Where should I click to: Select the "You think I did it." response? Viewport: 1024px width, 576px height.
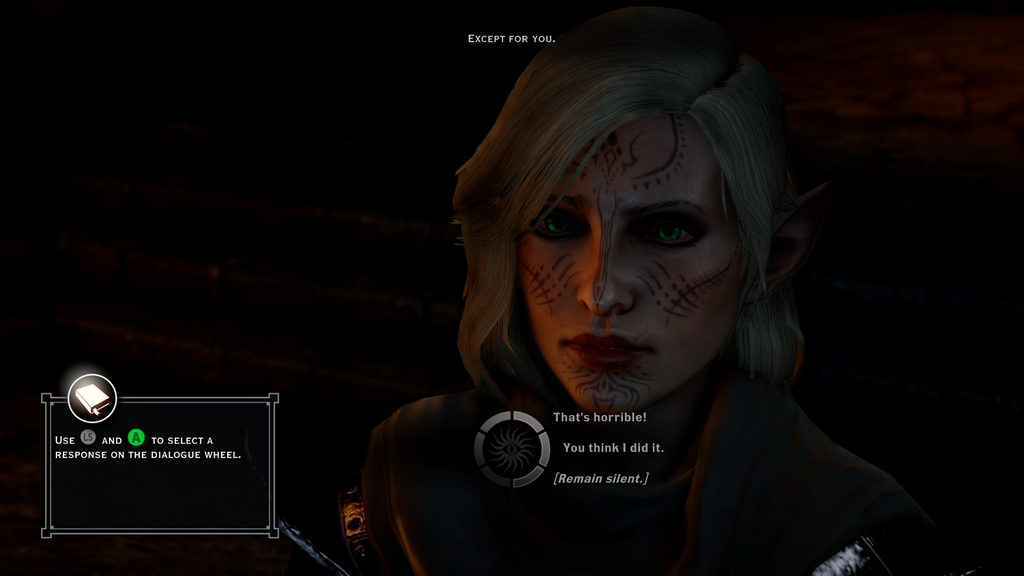point(613,448)
